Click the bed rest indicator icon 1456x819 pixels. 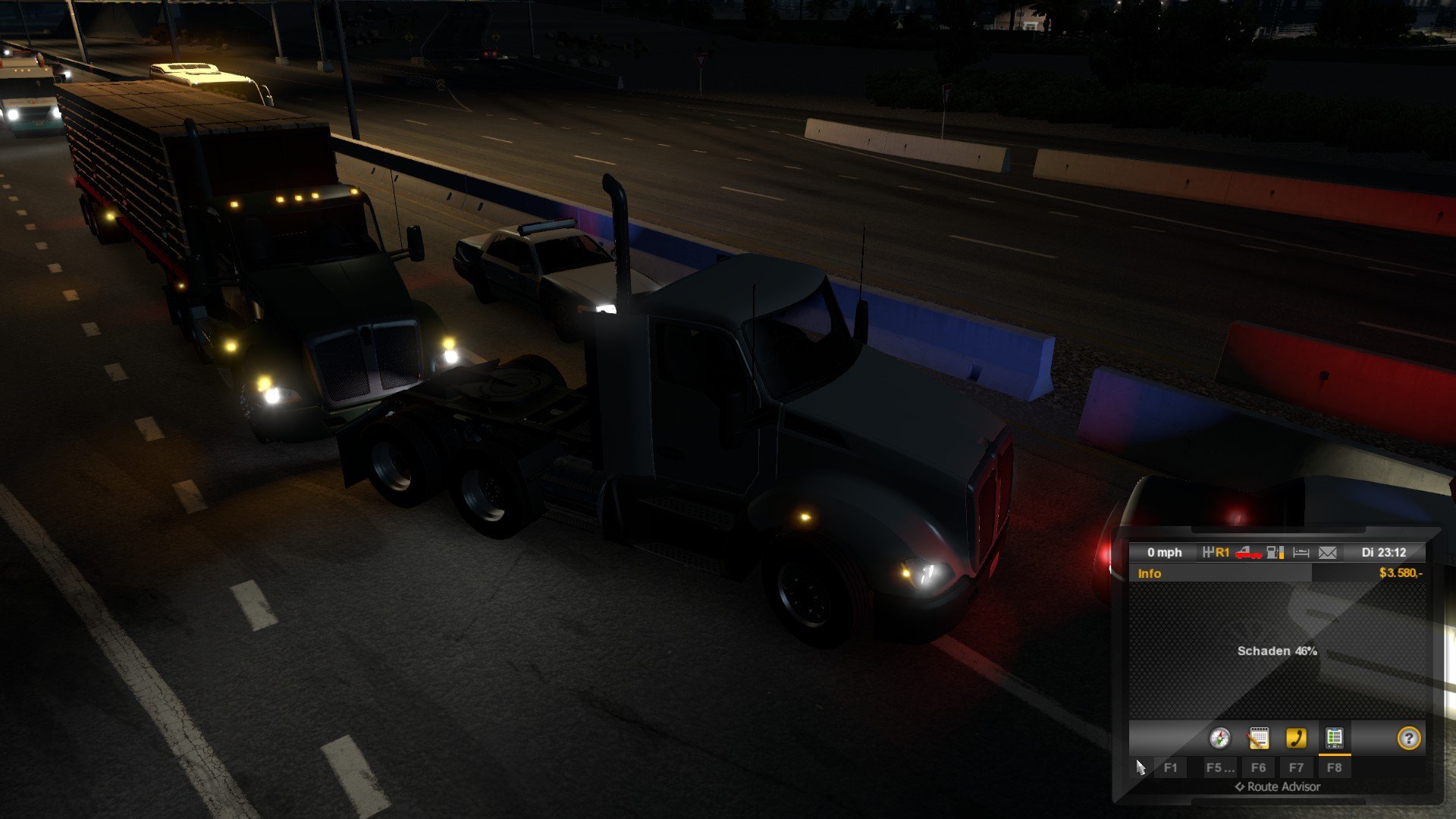(1301, 553)
